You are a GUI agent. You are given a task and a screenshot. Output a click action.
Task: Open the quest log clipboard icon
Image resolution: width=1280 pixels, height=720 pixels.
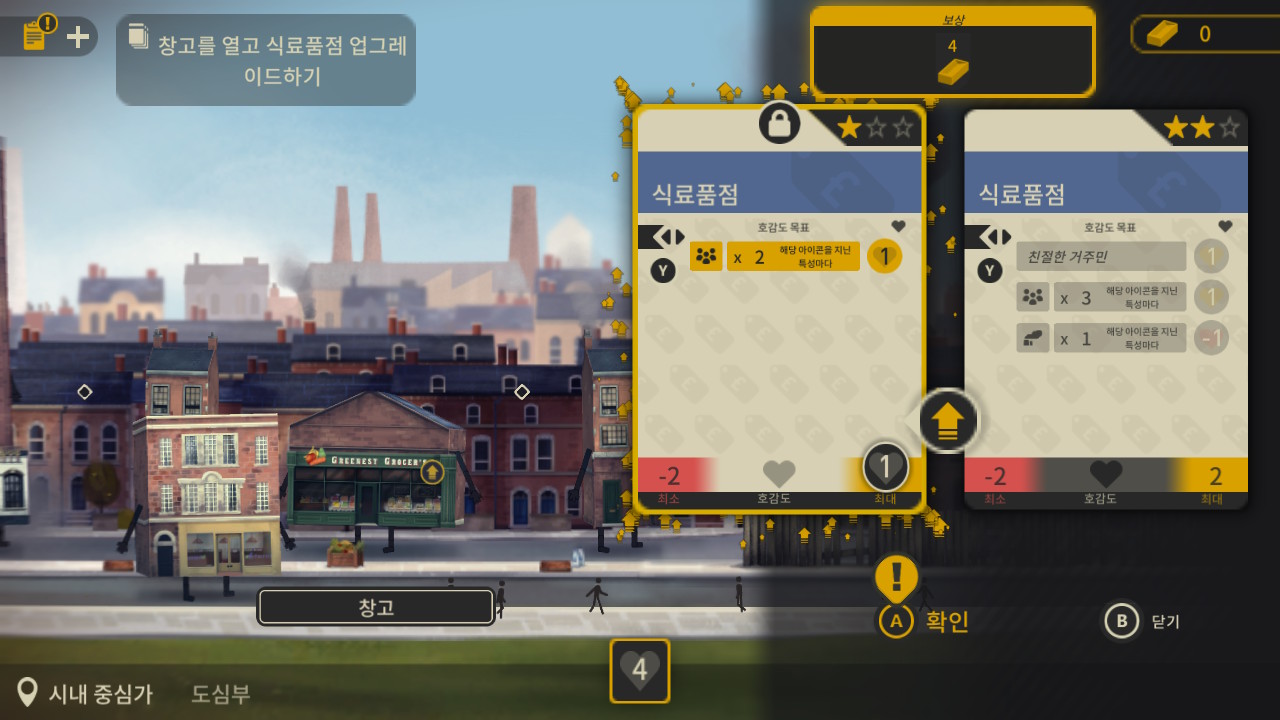pyautogui.click(x=36, y=33)
